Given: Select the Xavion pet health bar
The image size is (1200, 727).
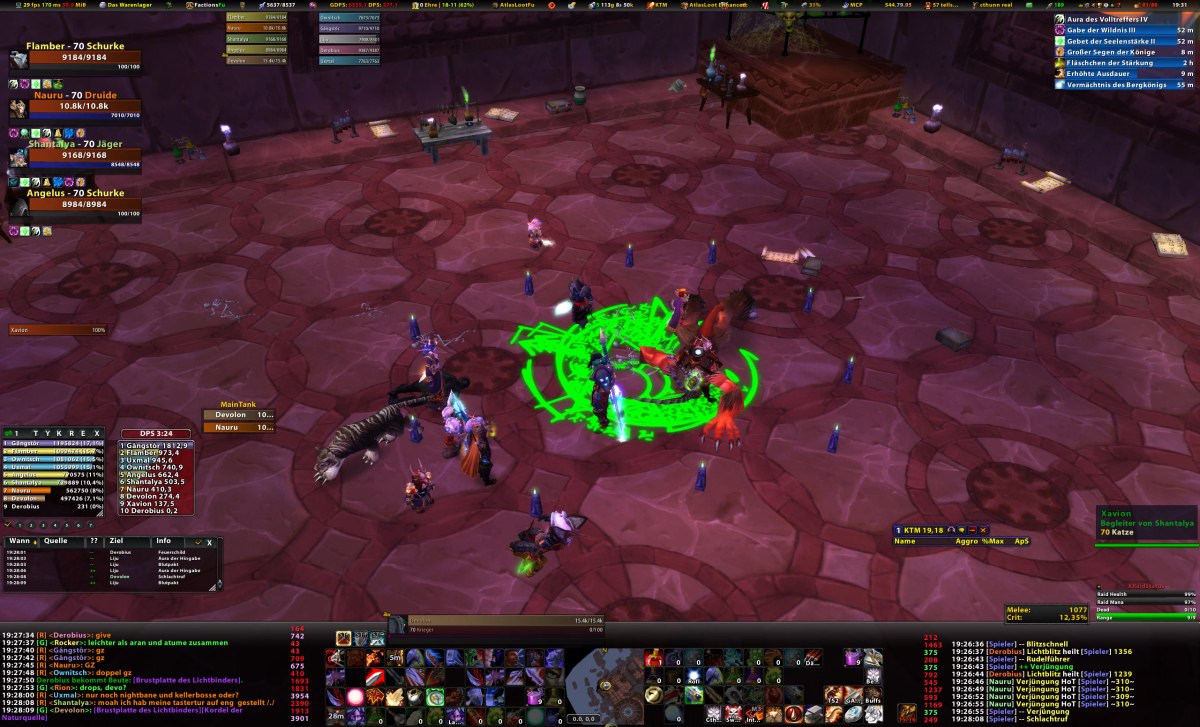Looking at the screenshot, I should point(58,329).
